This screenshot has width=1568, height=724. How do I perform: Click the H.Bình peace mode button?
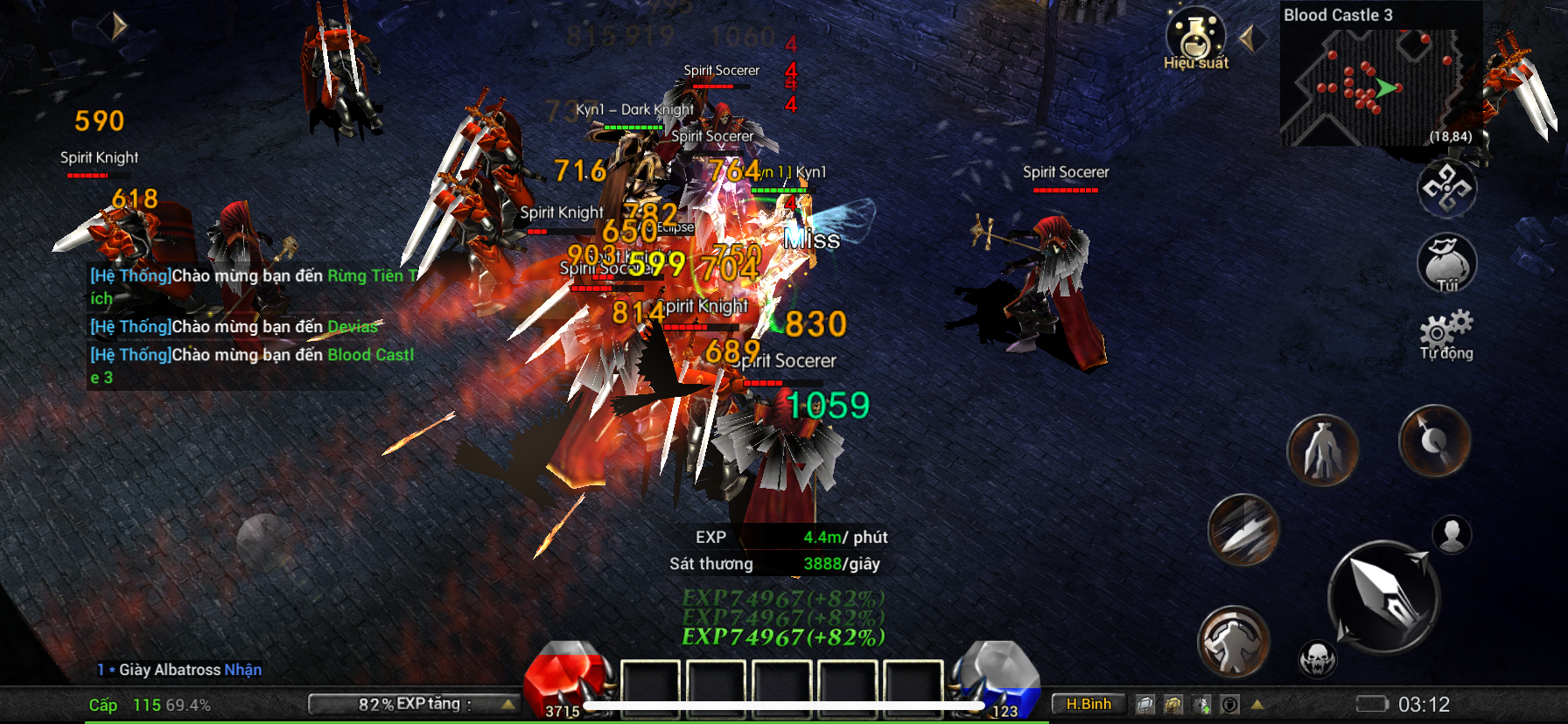[1088, 704]
